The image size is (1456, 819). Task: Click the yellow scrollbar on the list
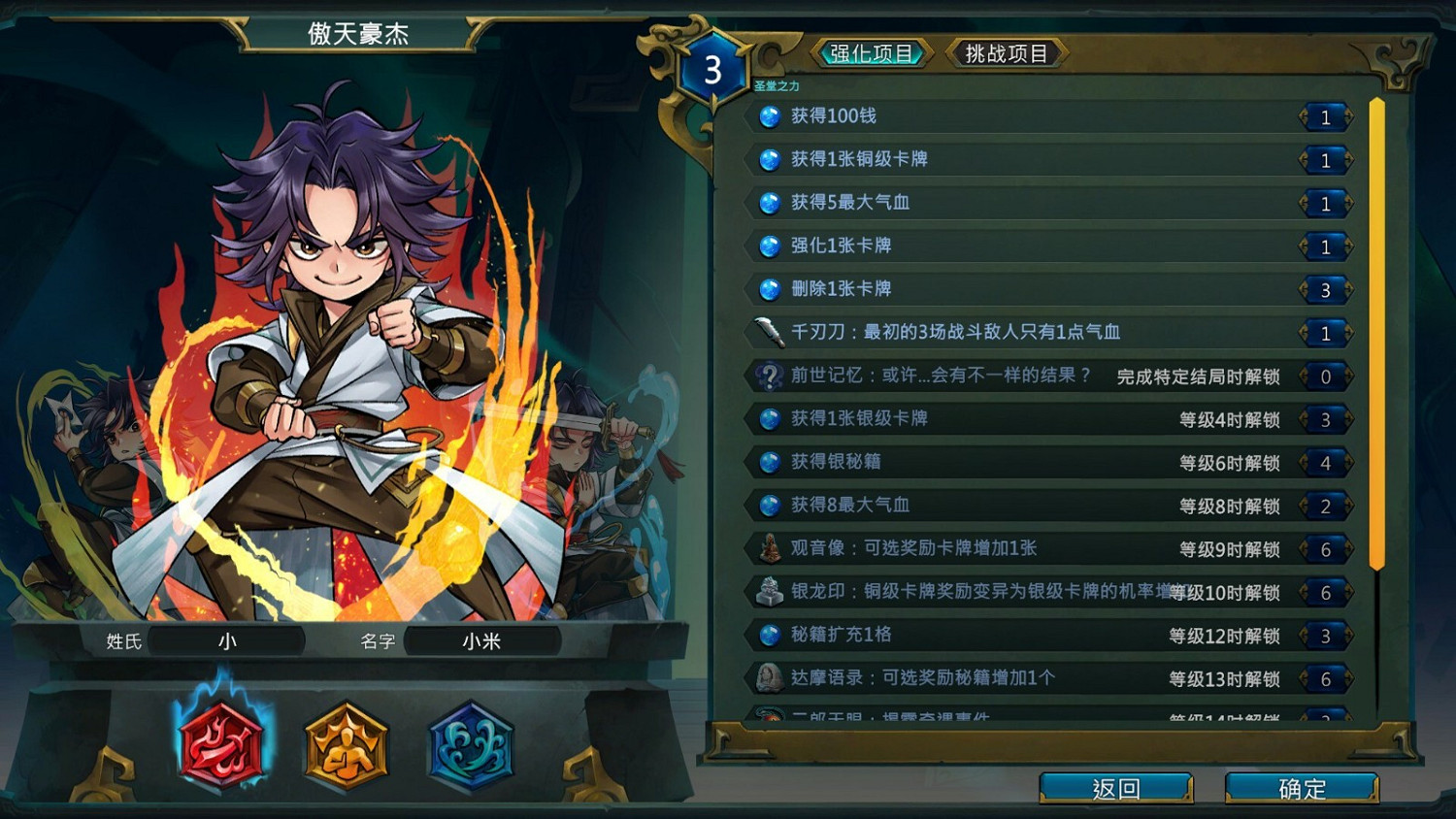[x=1375, y=330]
